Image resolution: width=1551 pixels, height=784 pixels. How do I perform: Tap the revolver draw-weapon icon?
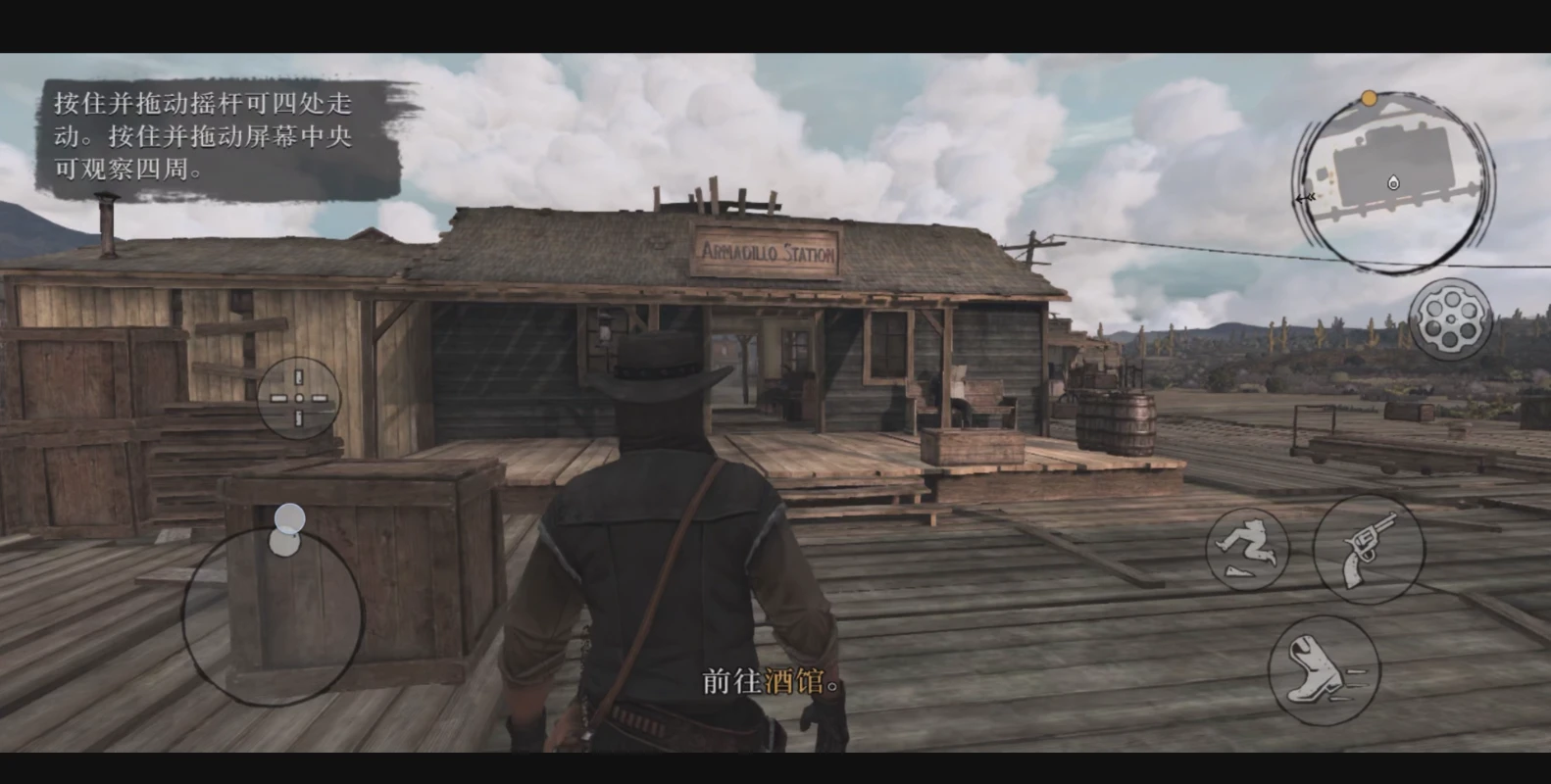pos(1370,550)
